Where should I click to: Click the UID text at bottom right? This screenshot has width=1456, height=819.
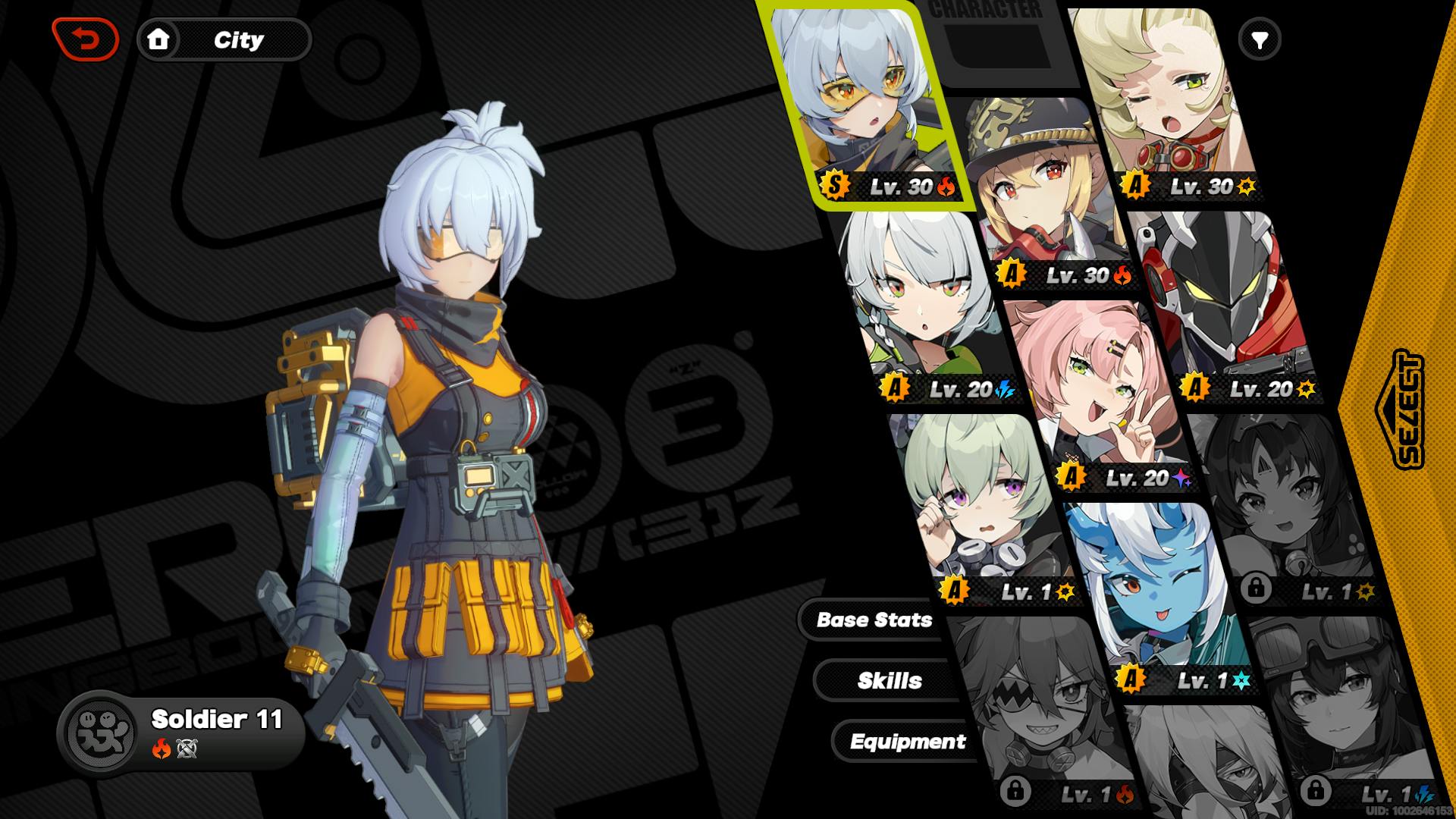(1409, 811)
